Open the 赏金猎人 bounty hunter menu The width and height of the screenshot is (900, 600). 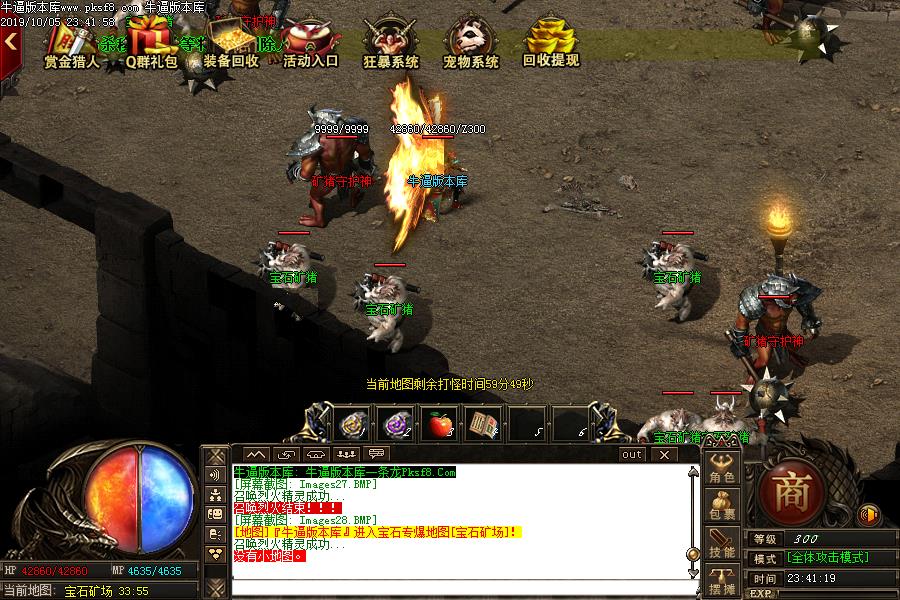(71, 45)
